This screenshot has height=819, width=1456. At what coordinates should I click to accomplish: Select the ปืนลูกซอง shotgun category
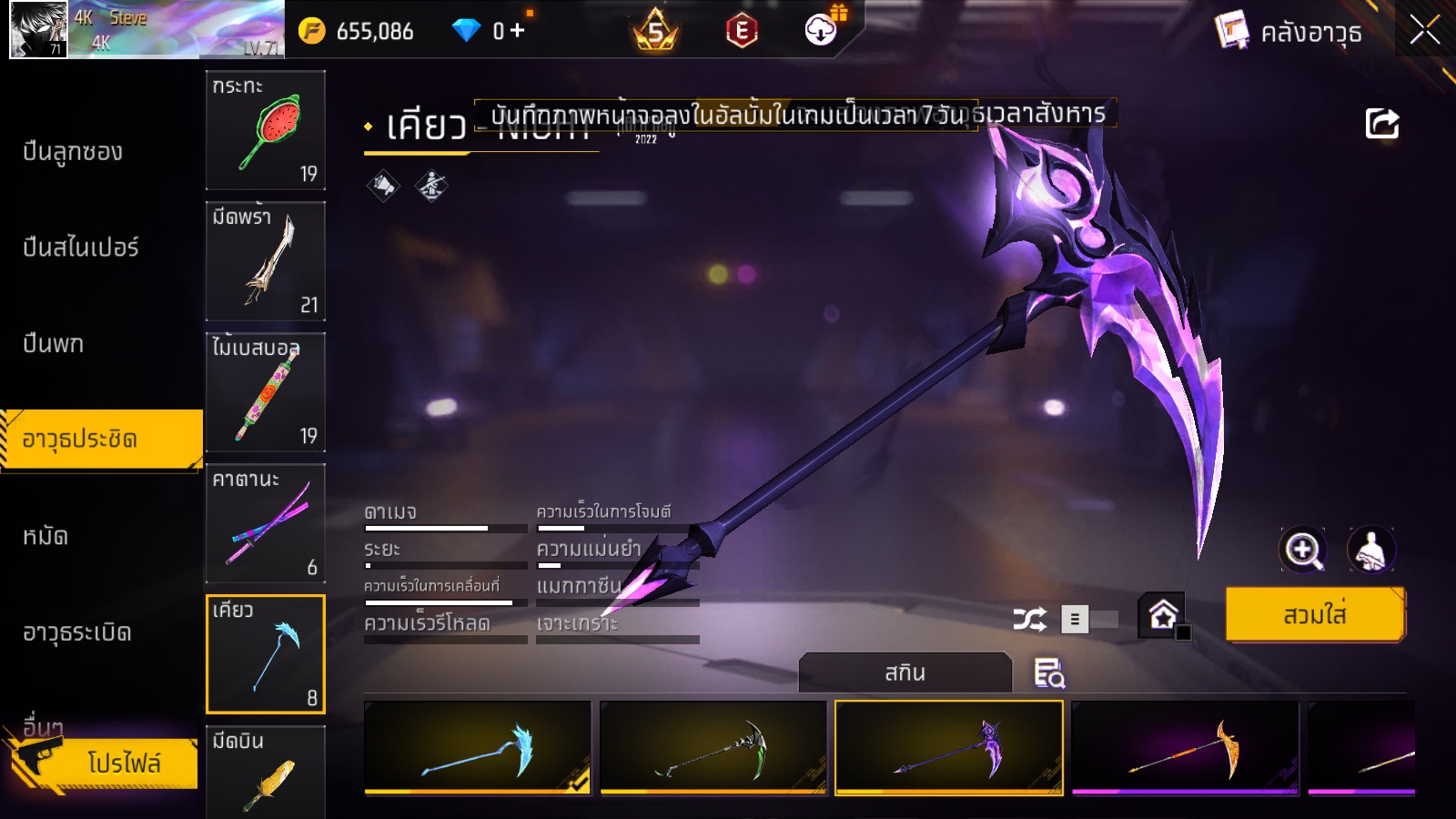tap(73, 152)
